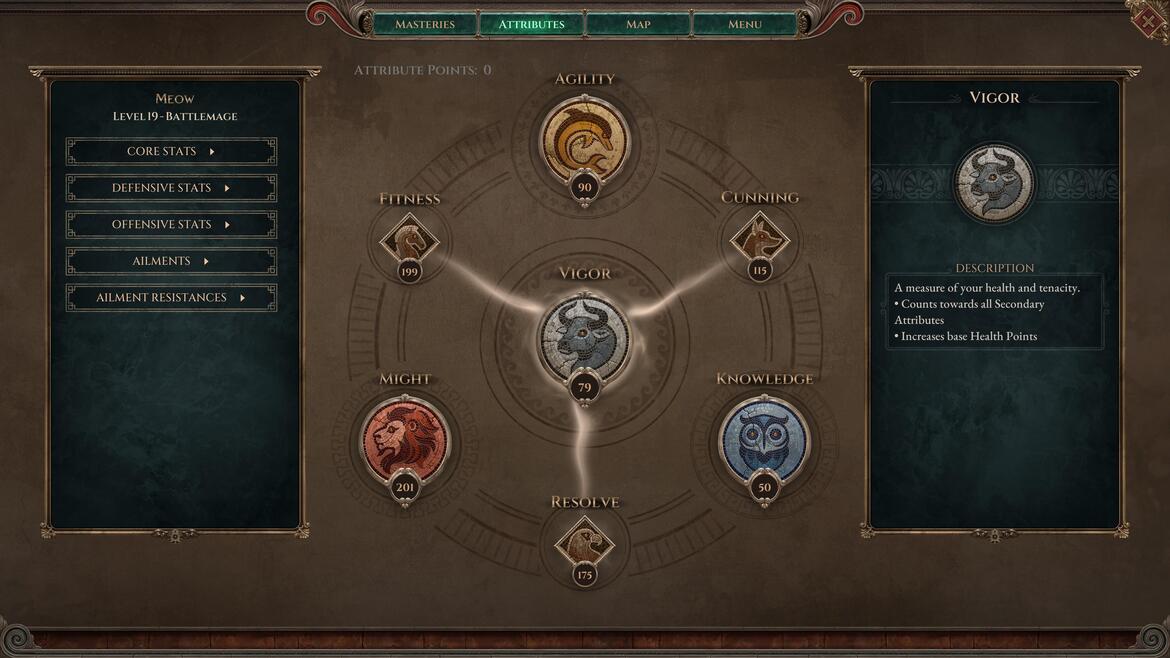Open the Menu tab
This screenshot has width=1170, height=658.
(744, 24)
